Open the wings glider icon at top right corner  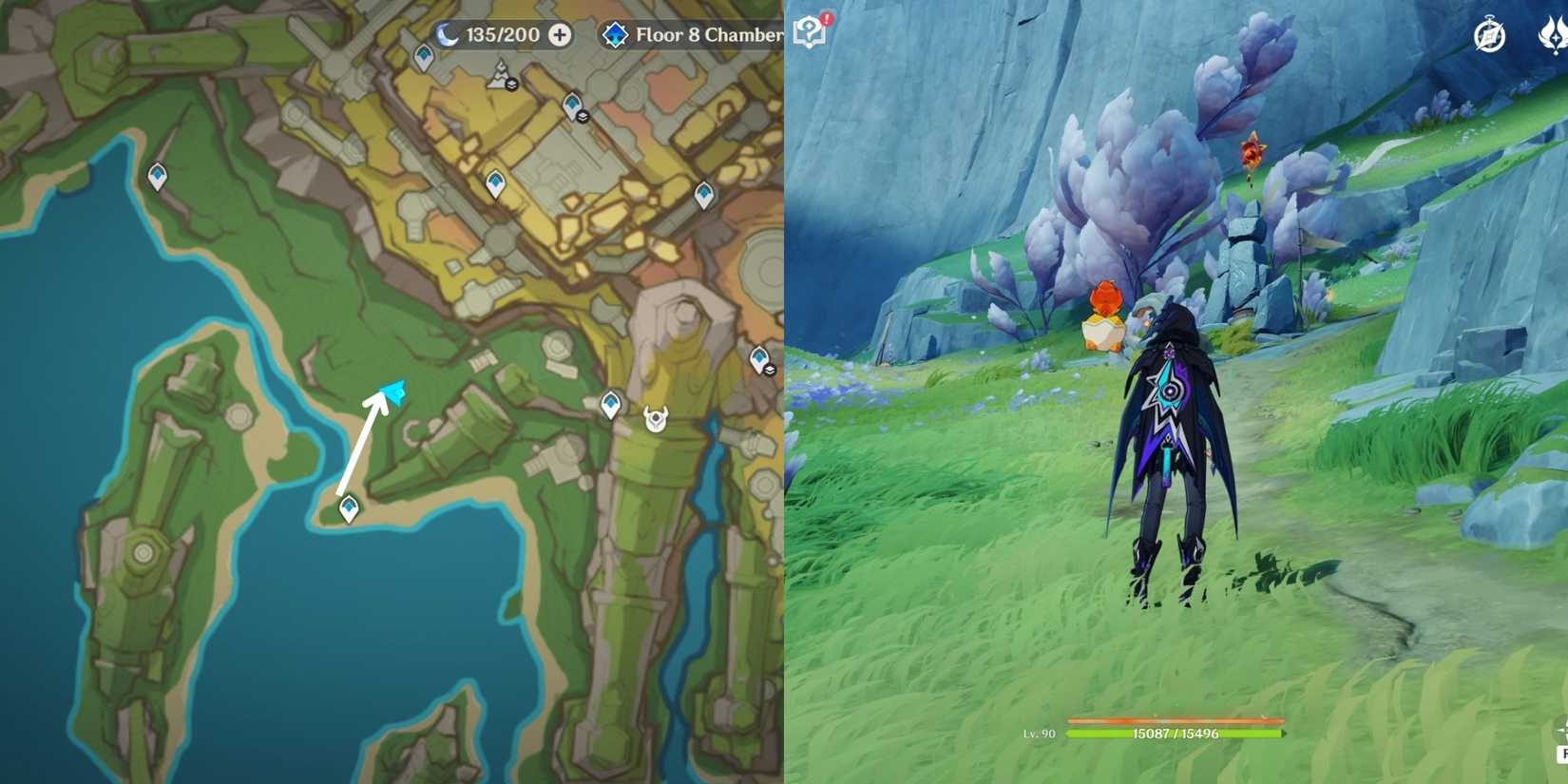(x=1555, y=34)
